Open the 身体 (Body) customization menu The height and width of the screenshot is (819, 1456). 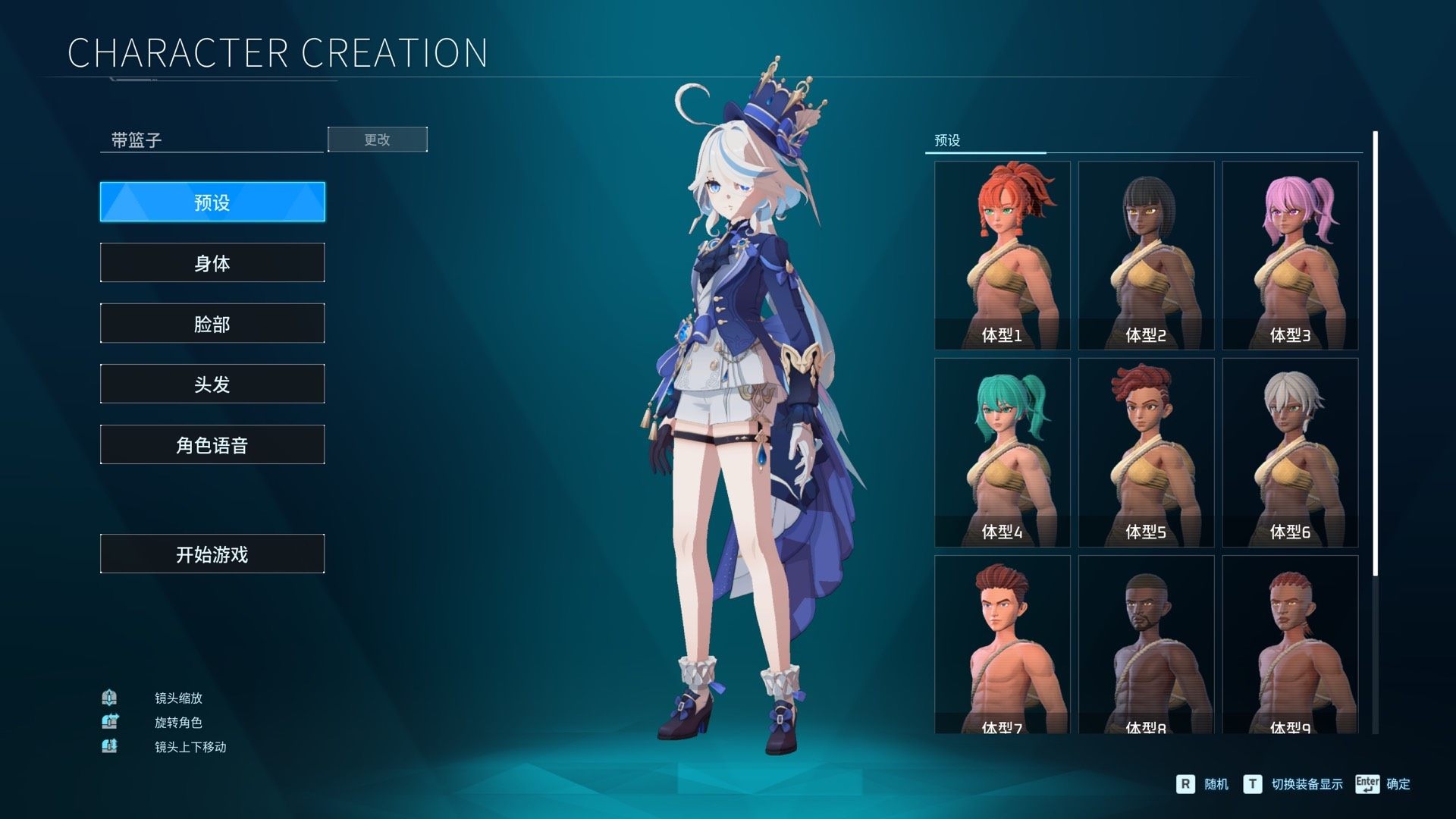click(x=212, y=262)
